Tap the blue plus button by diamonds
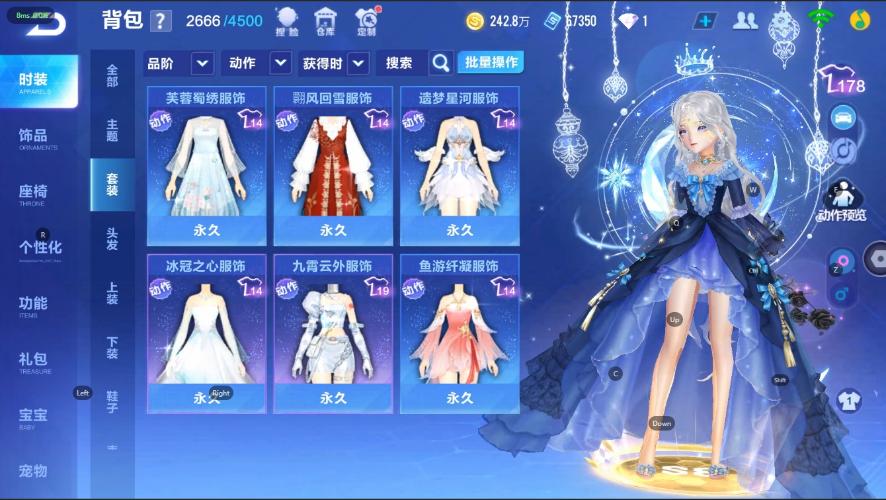 706,21
